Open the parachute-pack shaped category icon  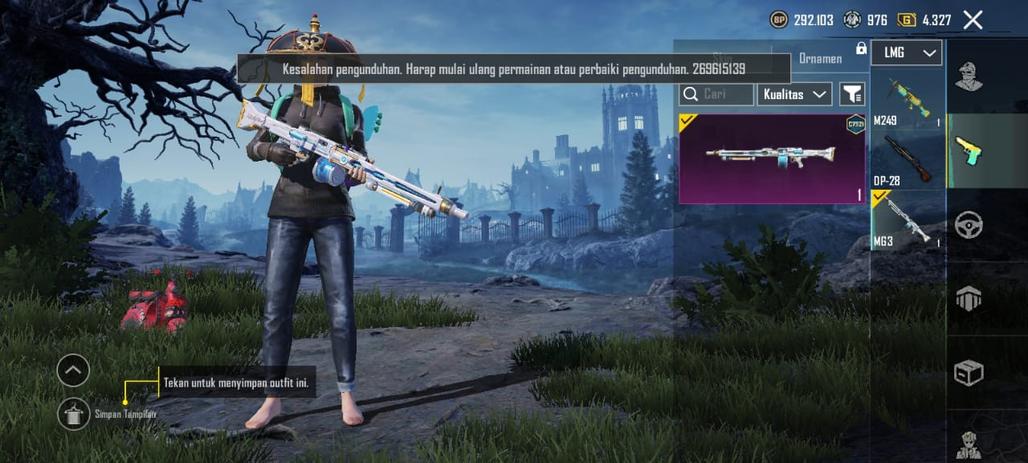point(968,298)
